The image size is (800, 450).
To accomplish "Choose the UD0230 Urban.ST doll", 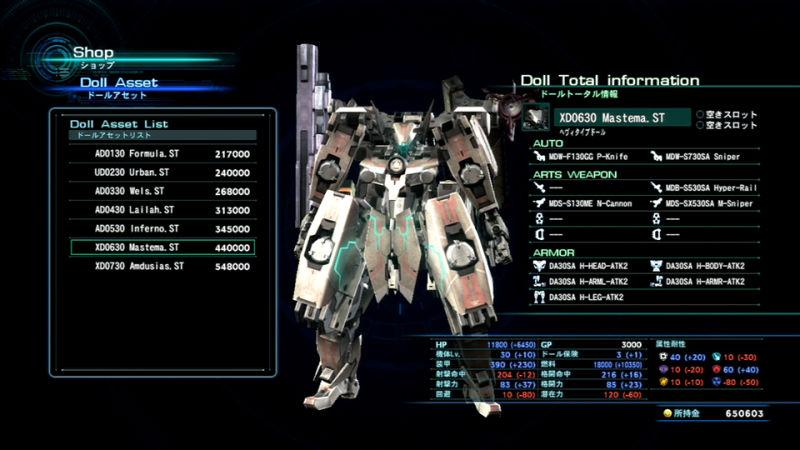I will tap(162, 172).
